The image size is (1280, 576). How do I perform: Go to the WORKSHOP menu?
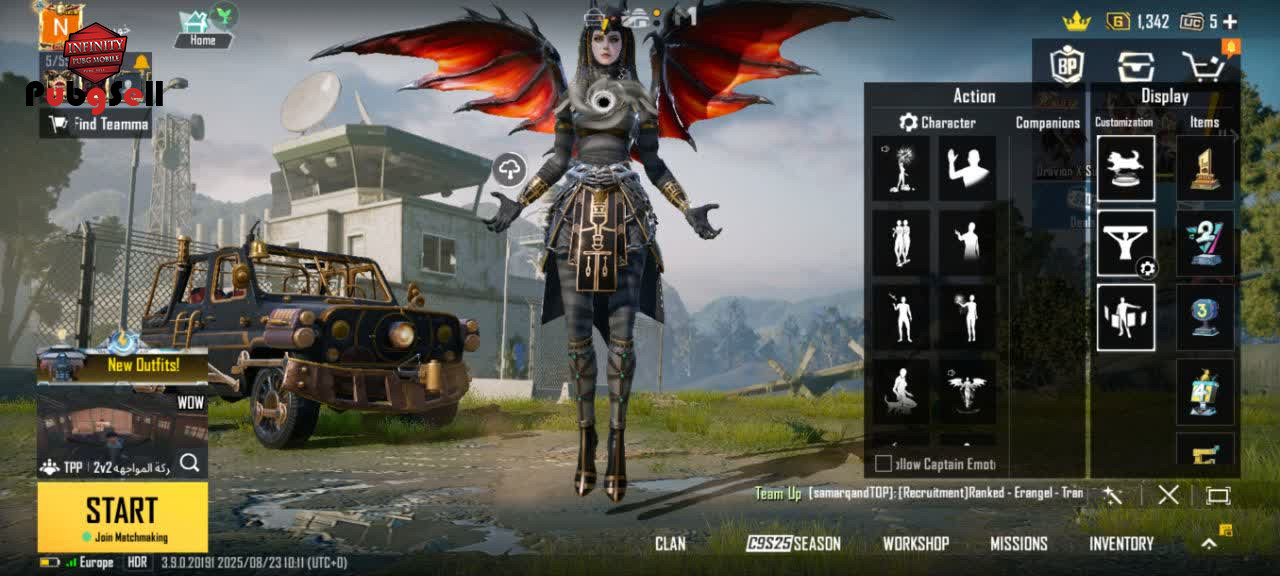pos(915,544)
